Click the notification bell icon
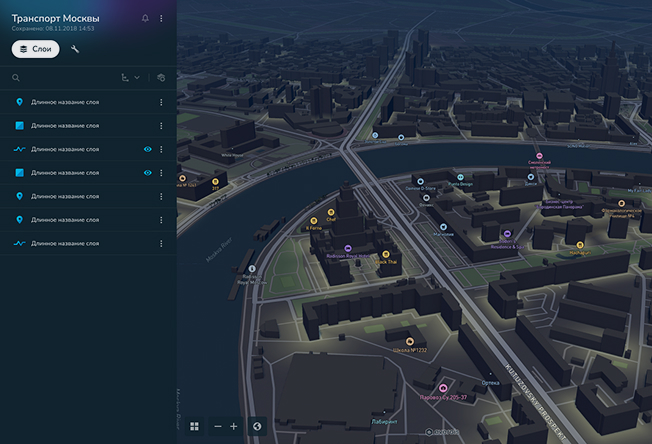 coord(145,19)
